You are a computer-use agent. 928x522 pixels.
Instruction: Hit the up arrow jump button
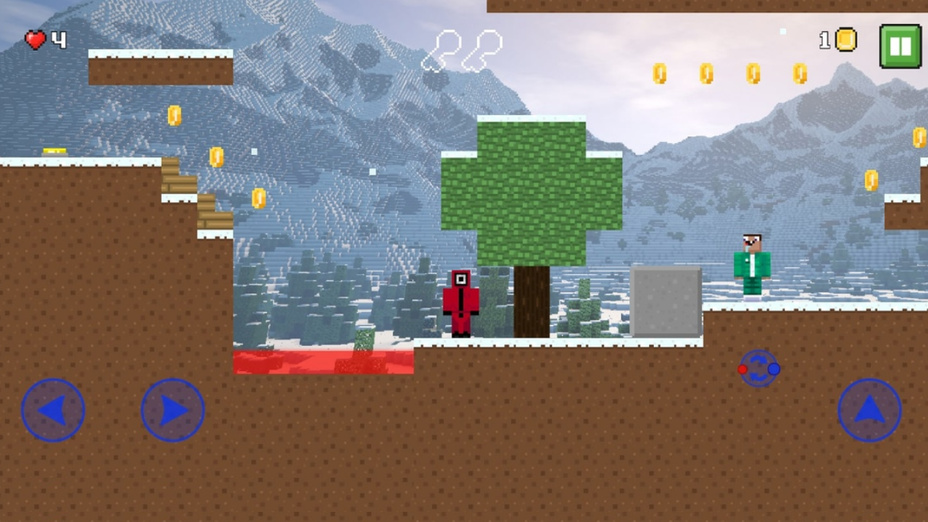[869, 410]
